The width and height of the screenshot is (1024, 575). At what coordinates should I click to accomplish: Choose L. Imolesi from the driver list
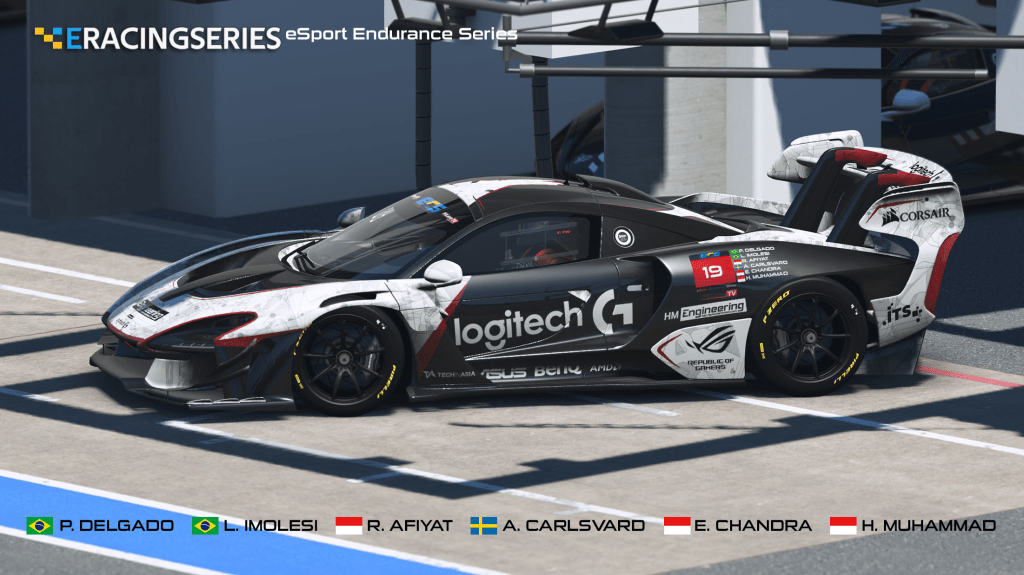[255, 525]
